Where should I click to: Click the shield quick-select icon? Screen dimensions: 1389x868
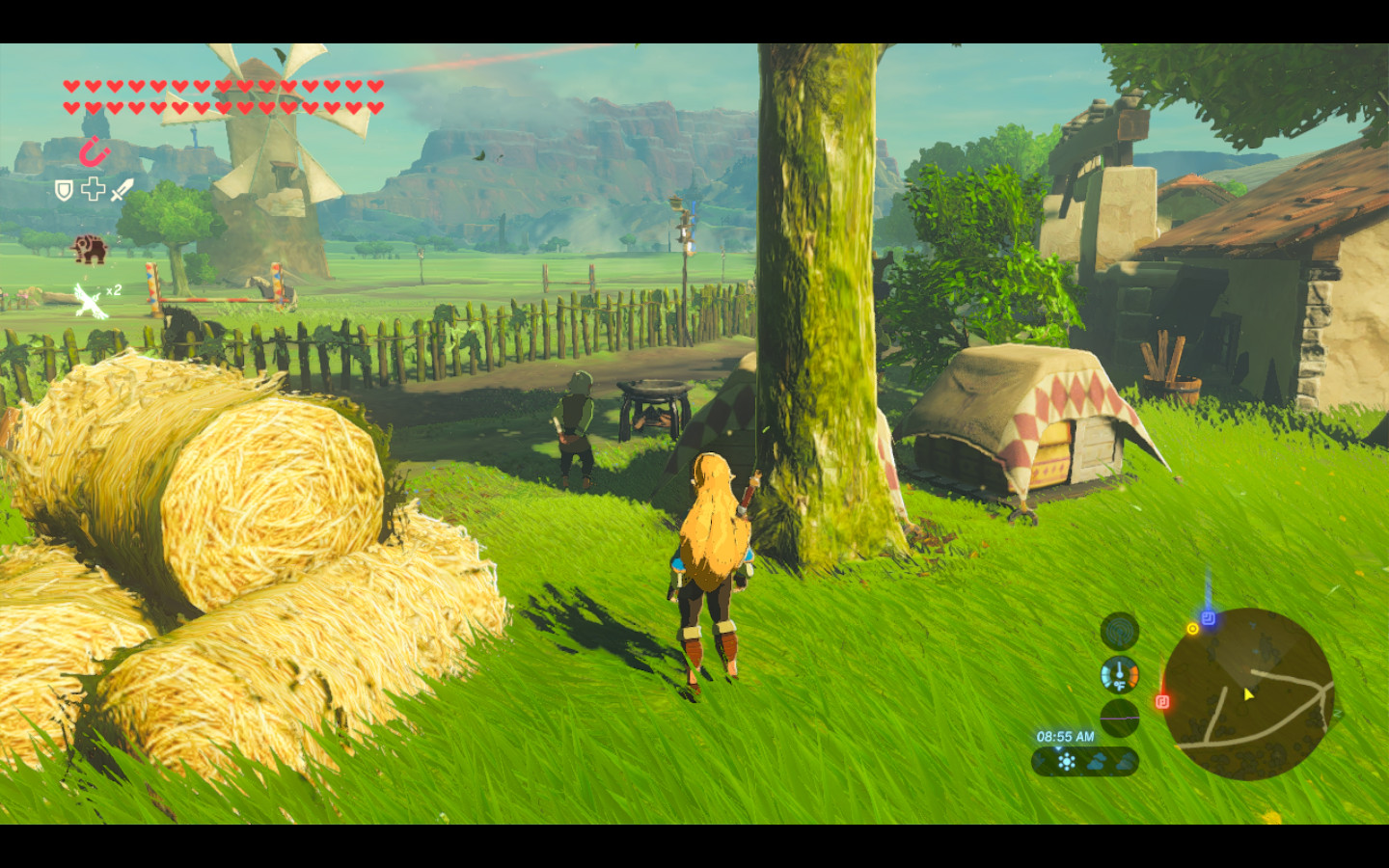click(x=64, y=190)
